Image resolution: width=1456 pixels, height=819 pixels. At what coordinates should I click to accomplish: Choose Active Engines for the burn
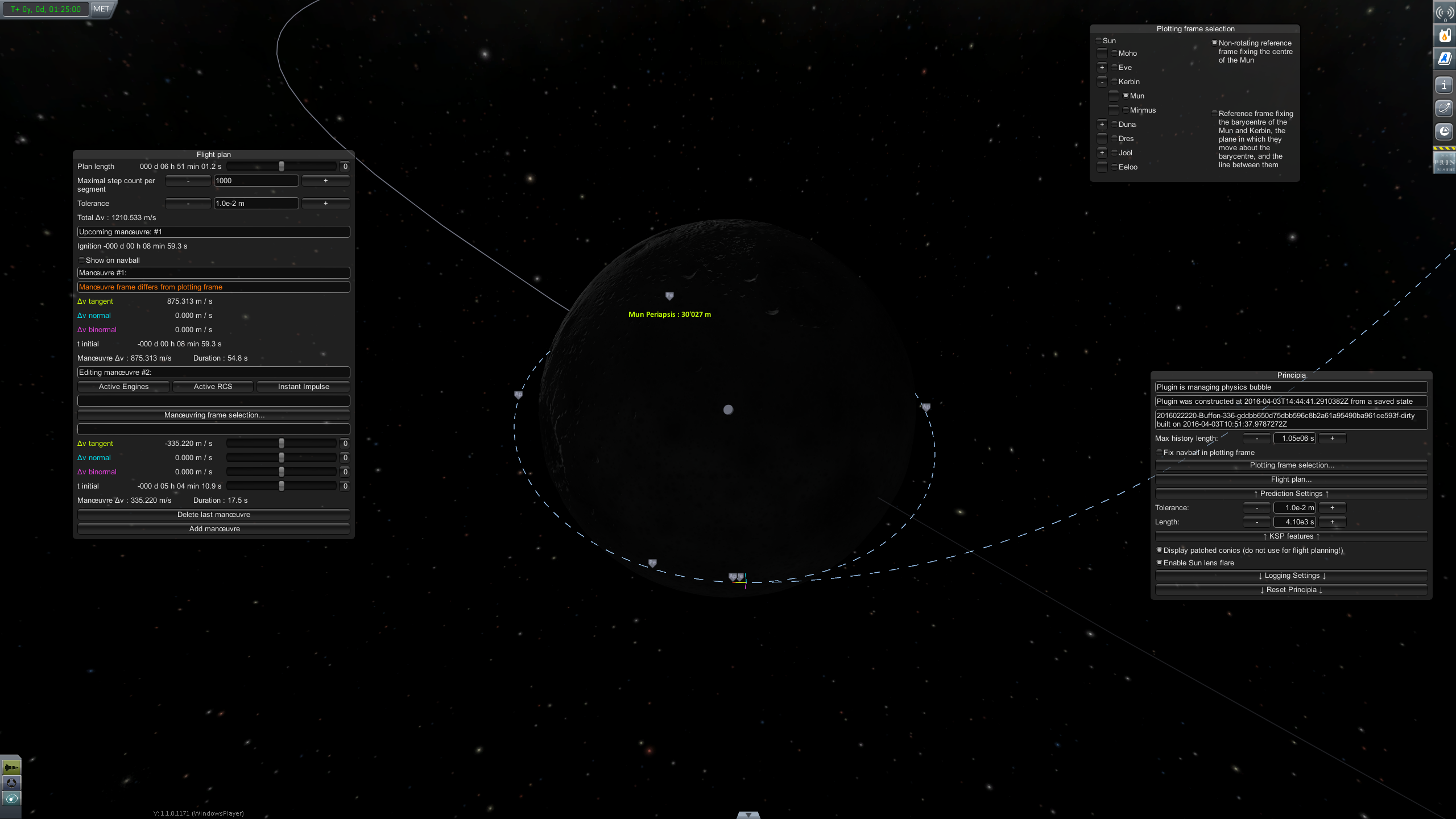123,387
